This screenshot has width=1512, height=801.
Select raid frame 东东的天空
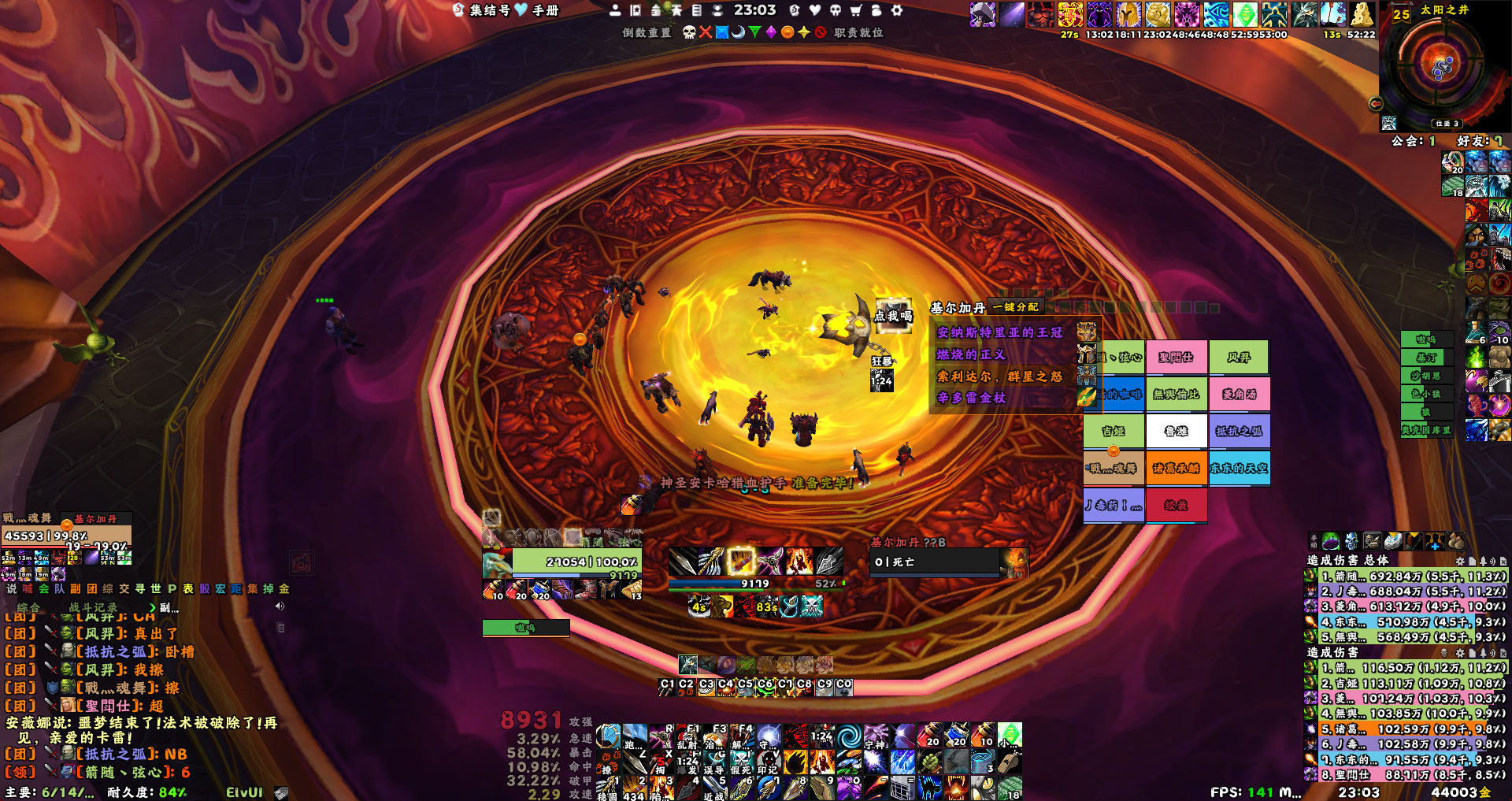pyautogui.click(x=1239, y=468)
